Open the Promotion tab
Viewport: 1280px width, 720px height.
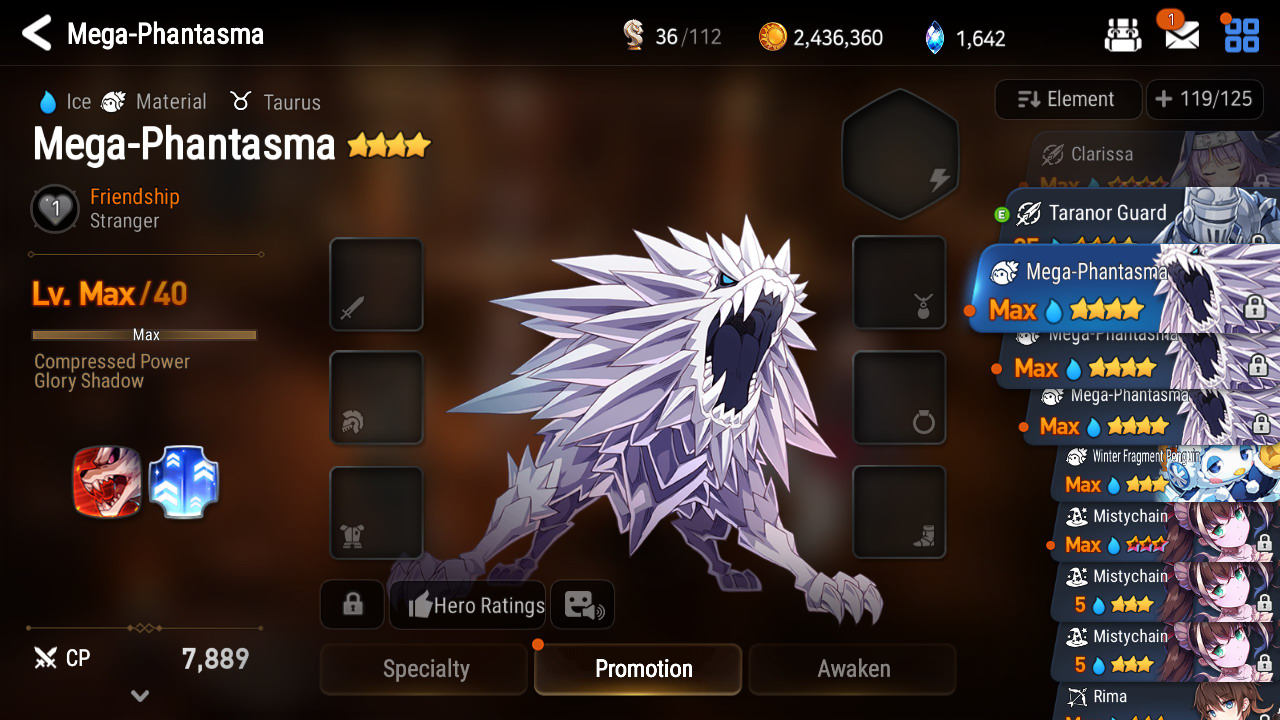click(x=643, y=669)
